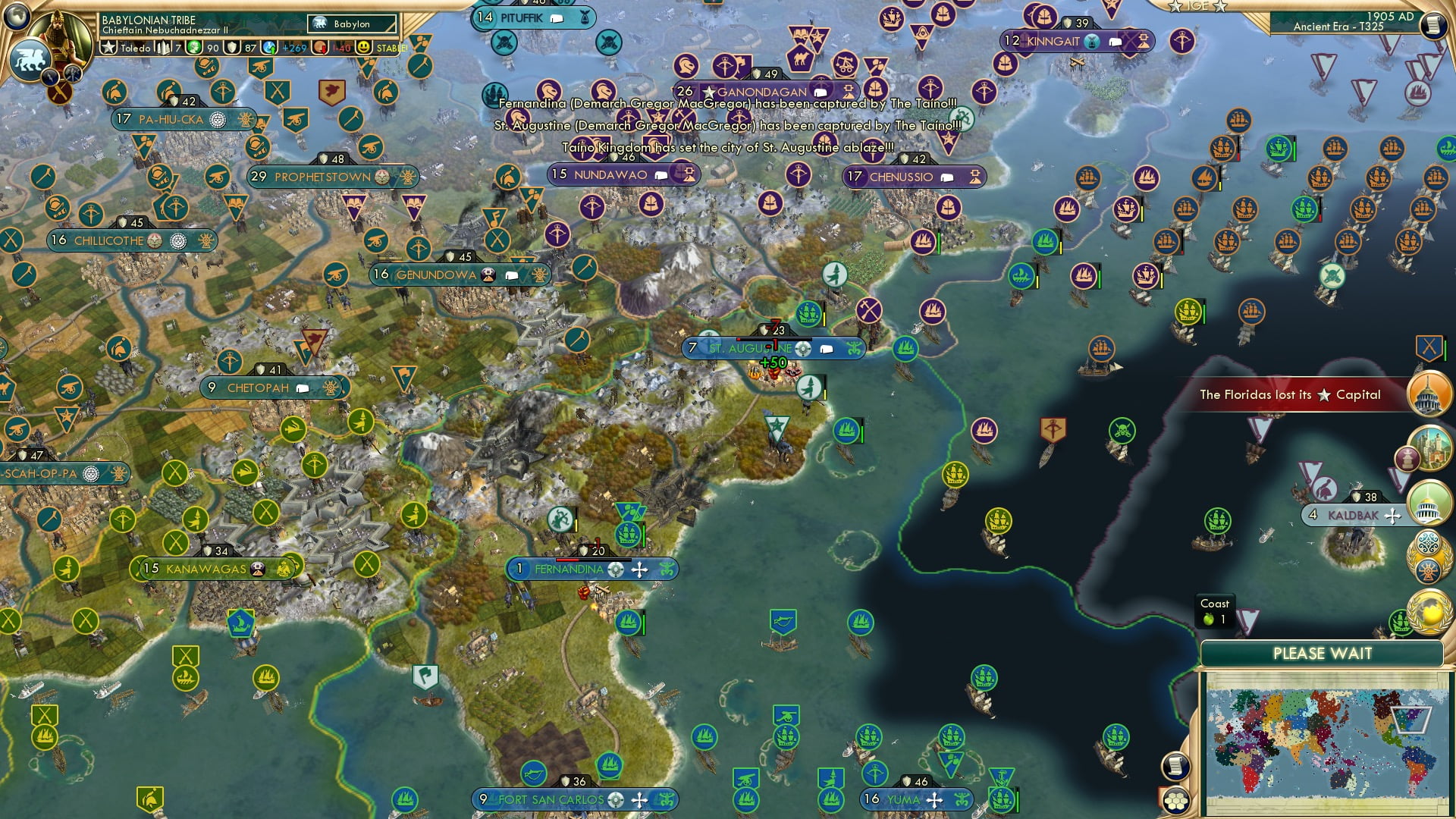
Task: Click the smiley STABLE happiness indicator
Action: [x=365, y=47]
